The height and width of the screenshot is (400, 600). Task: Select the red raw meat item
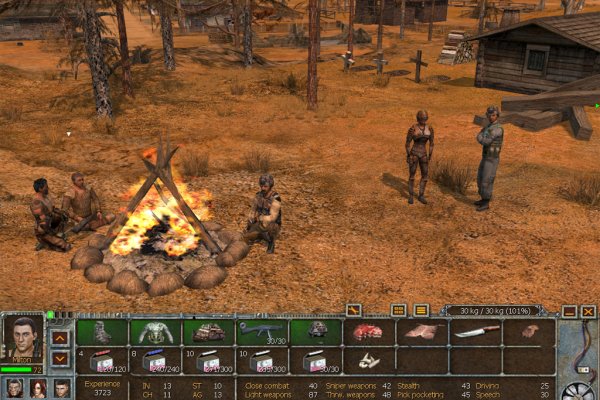(x=368, y=332)
